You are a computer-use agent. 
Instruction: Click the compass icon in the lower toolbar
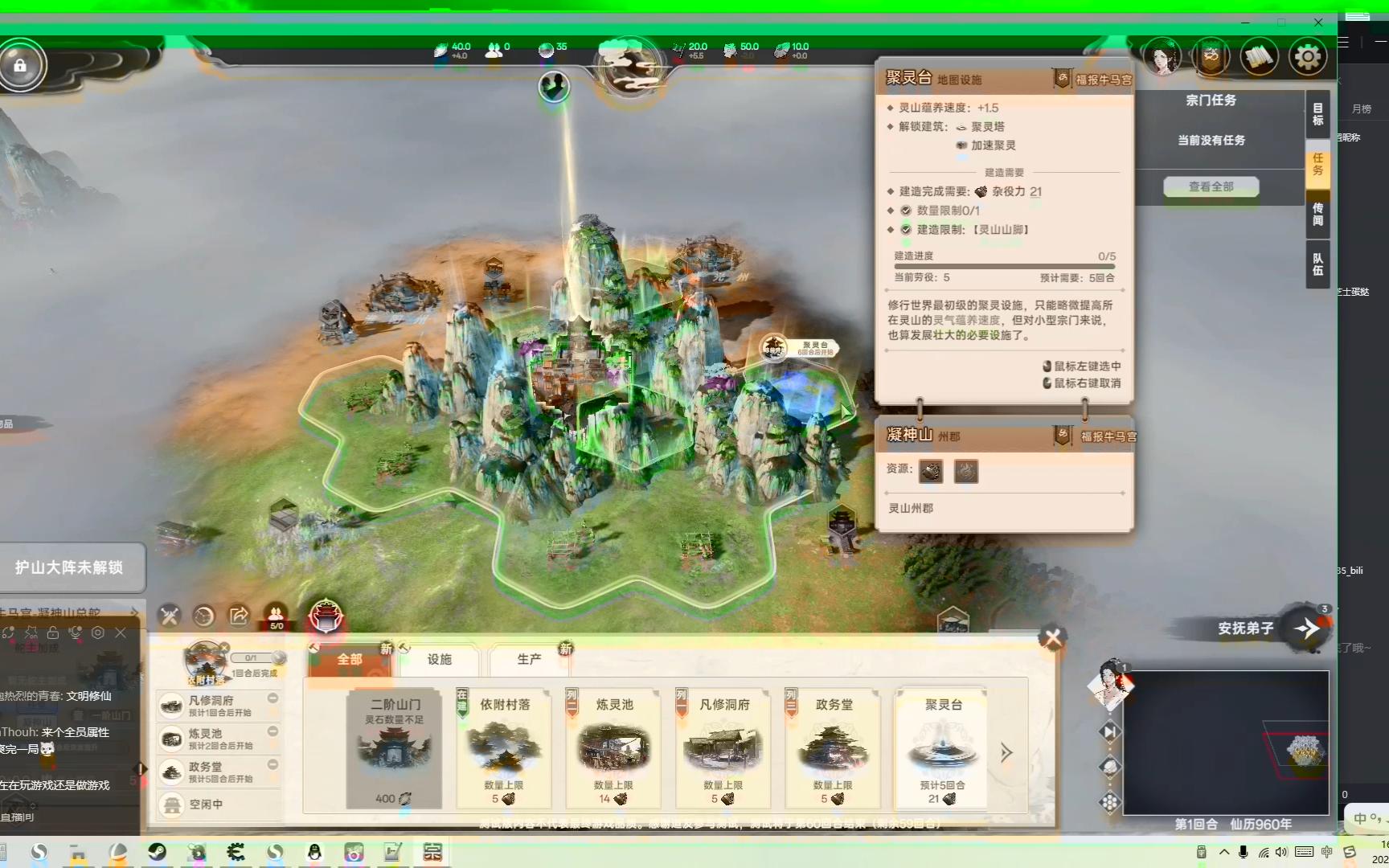click(204, 616)
